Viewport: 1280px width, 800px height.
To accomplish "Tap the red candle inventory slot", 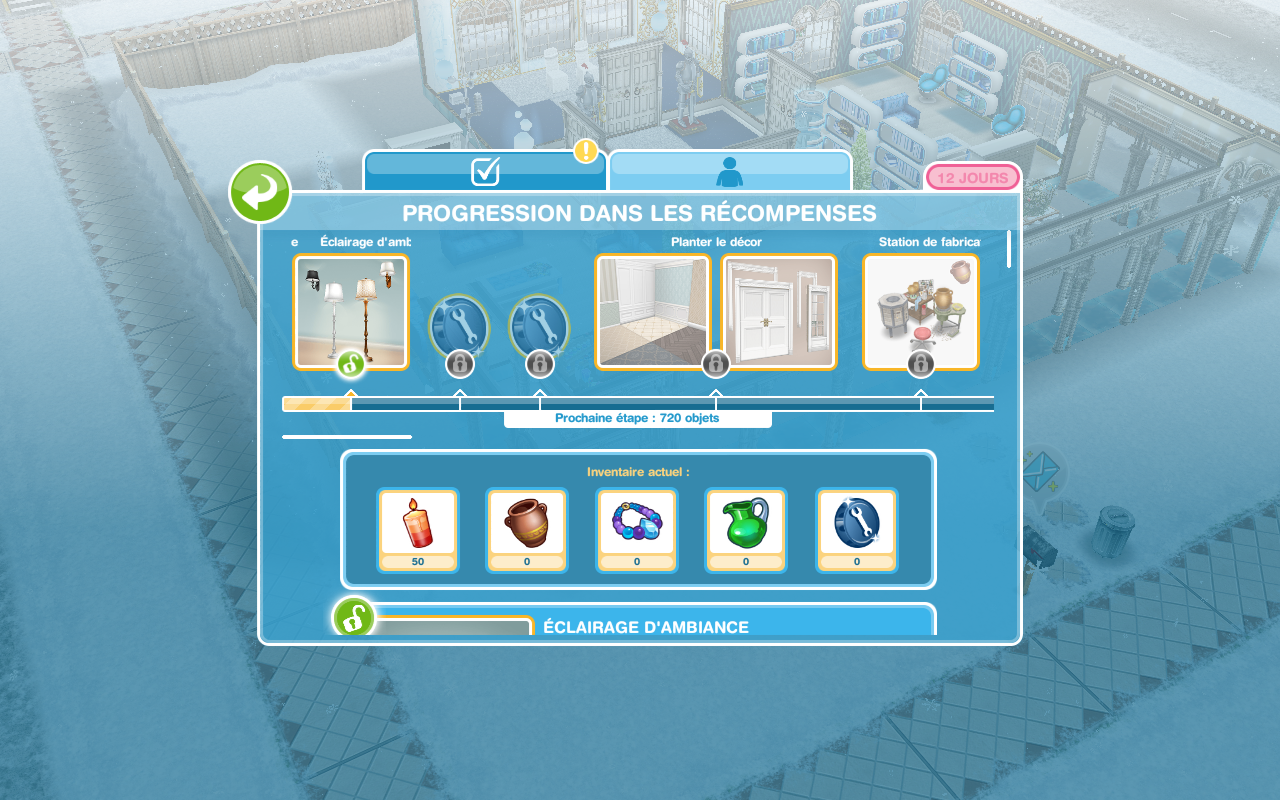I will [x=418, y=529].
